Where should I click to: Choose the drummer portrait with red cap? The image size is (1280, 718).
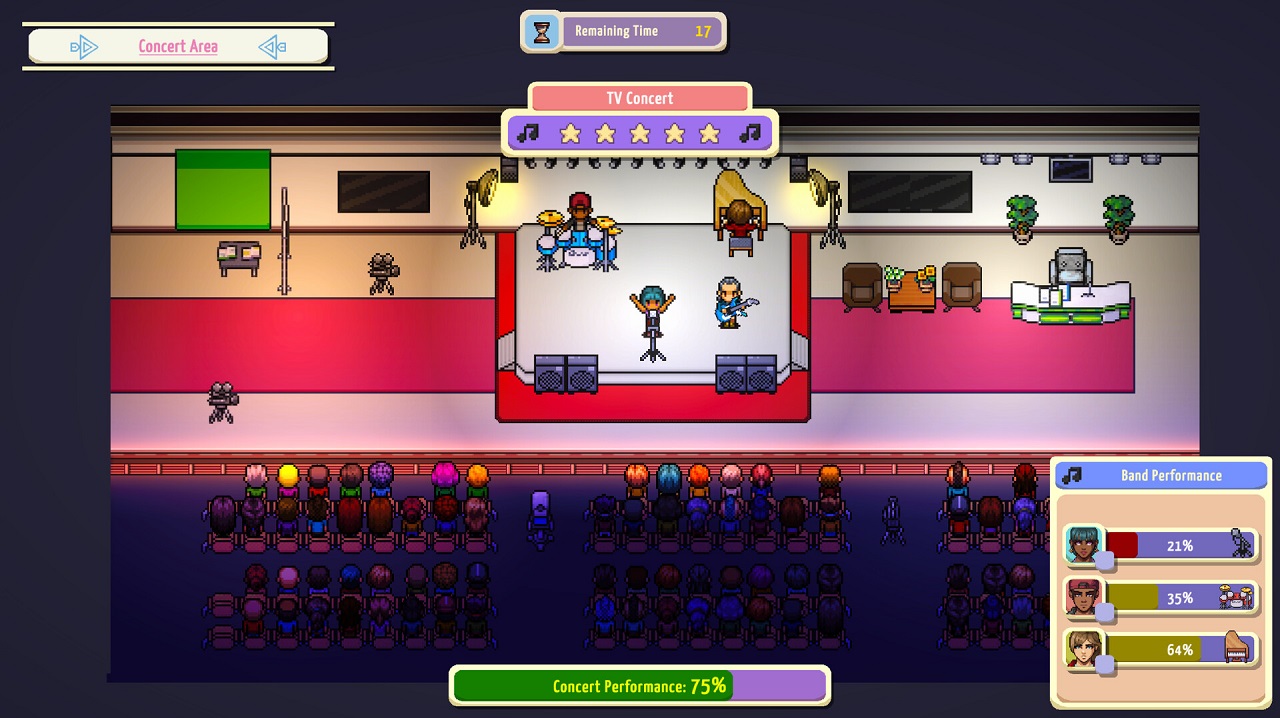click(1083, 598)
